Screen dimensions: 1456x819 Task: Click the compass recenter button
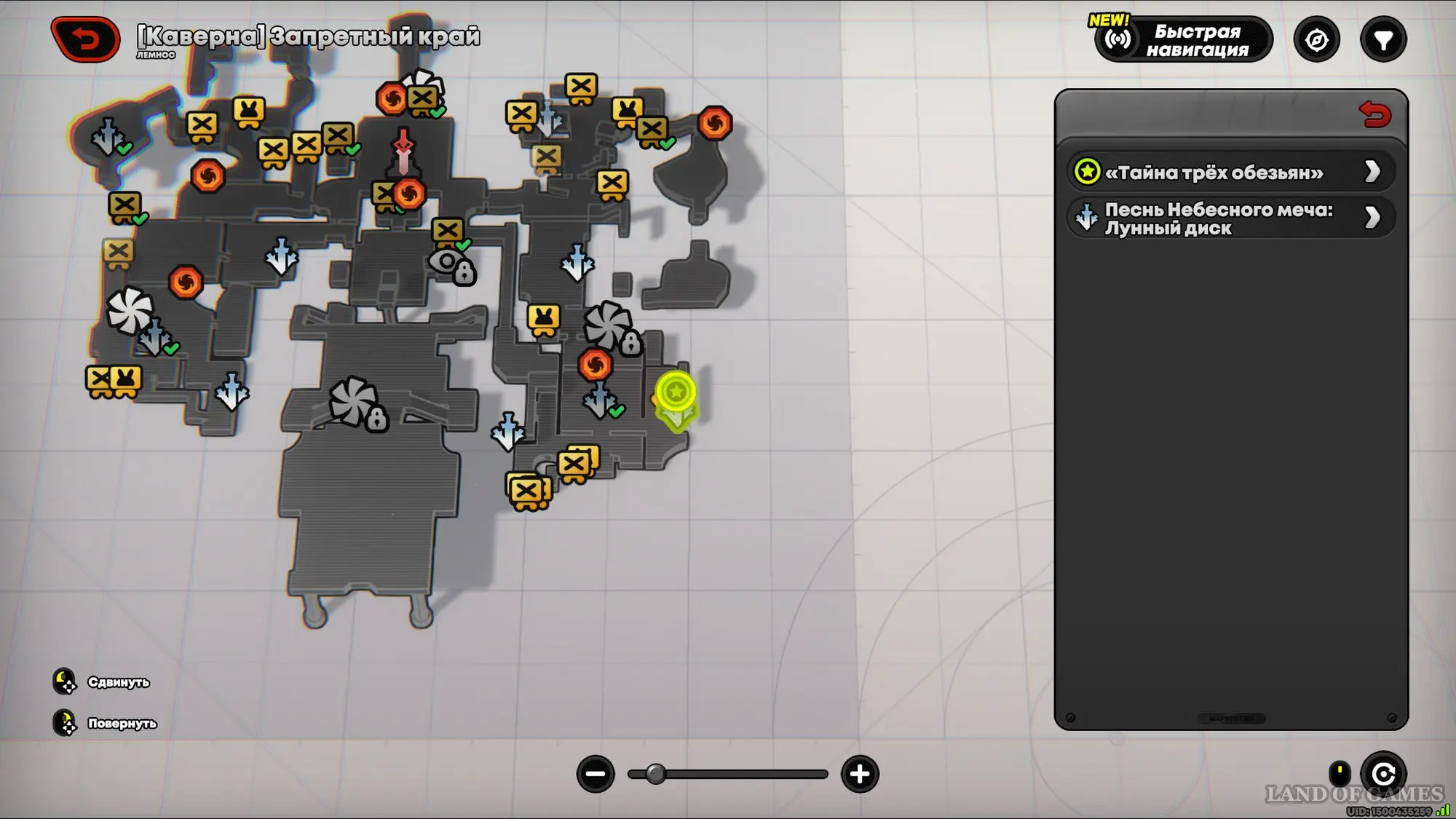coord(1316,40)
